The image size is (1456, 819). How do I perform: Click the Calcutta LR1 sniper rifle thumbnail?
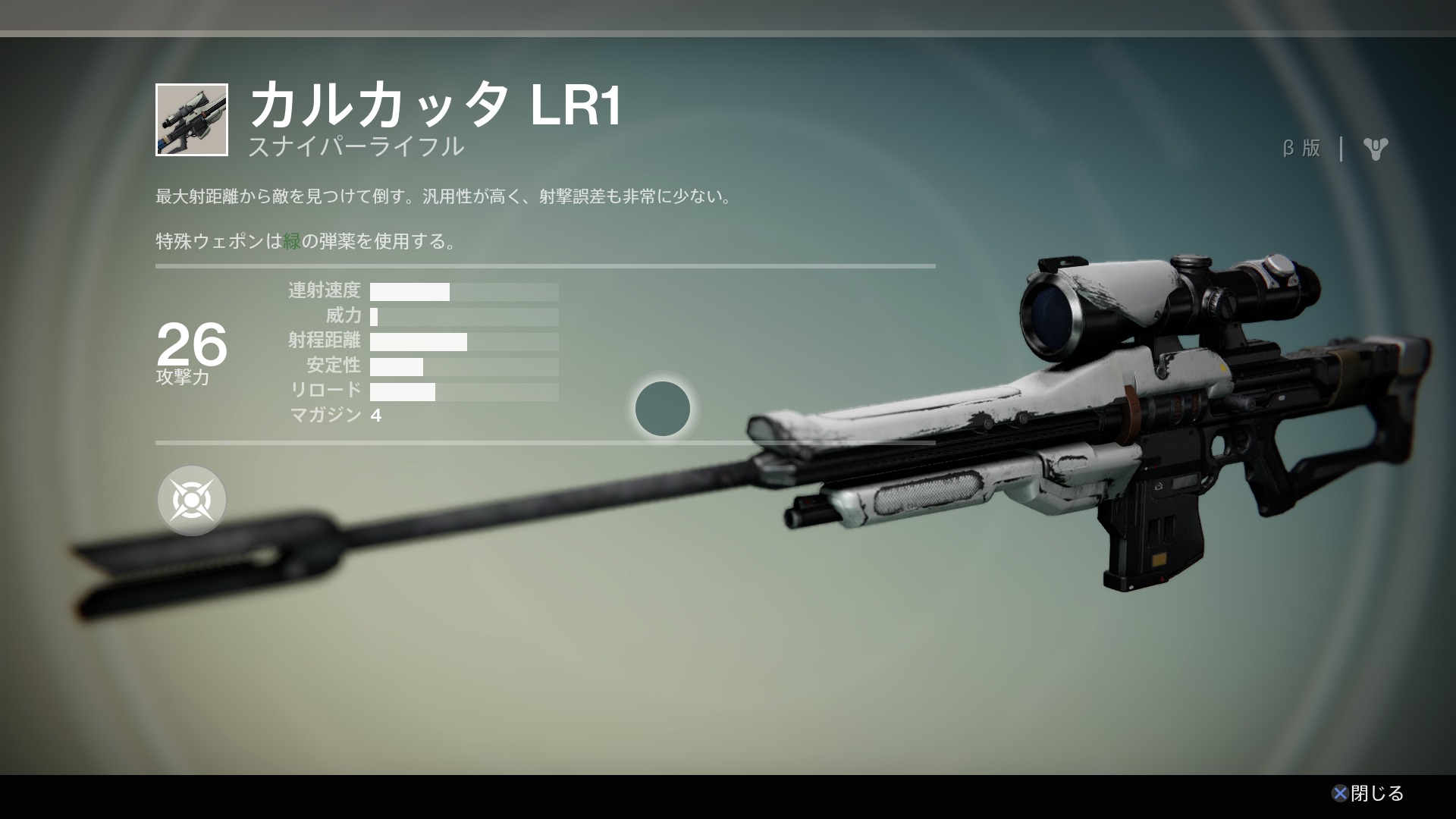[192, 120]
